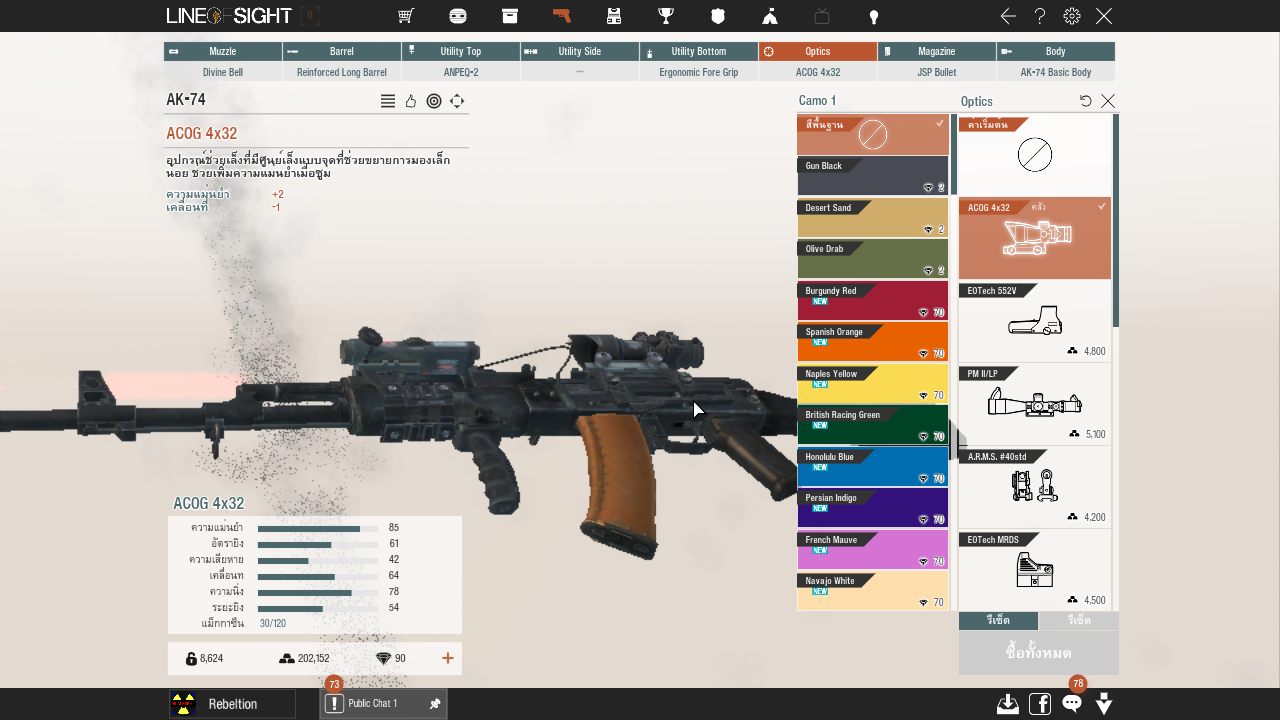Pick the Spanish Orange camo
This screenshot has width=1280, height=720.
tap(872, 342)
